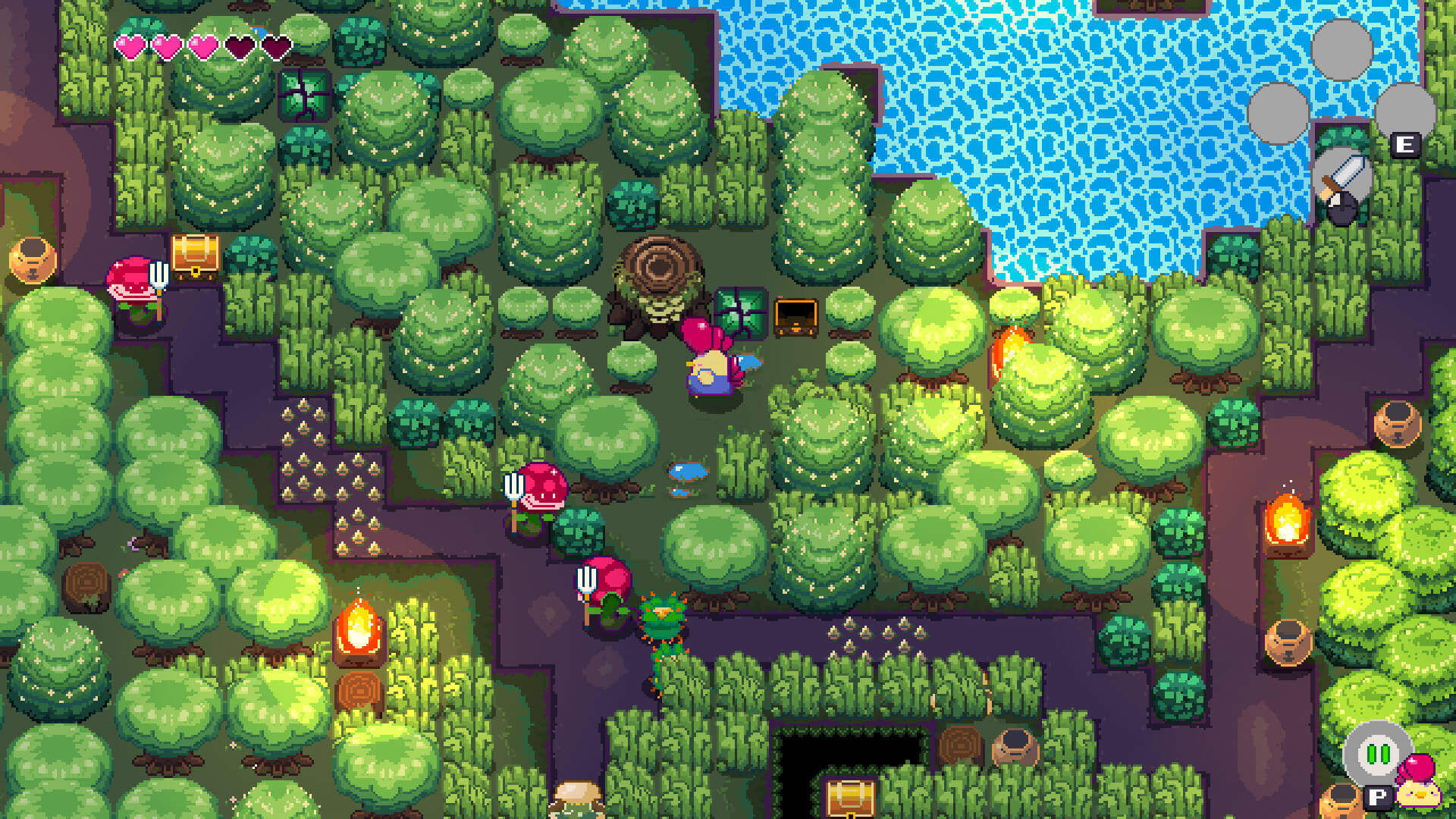Click the full hearts health bar
Viewport: 1456px width, 819px height.
point(167,45)
